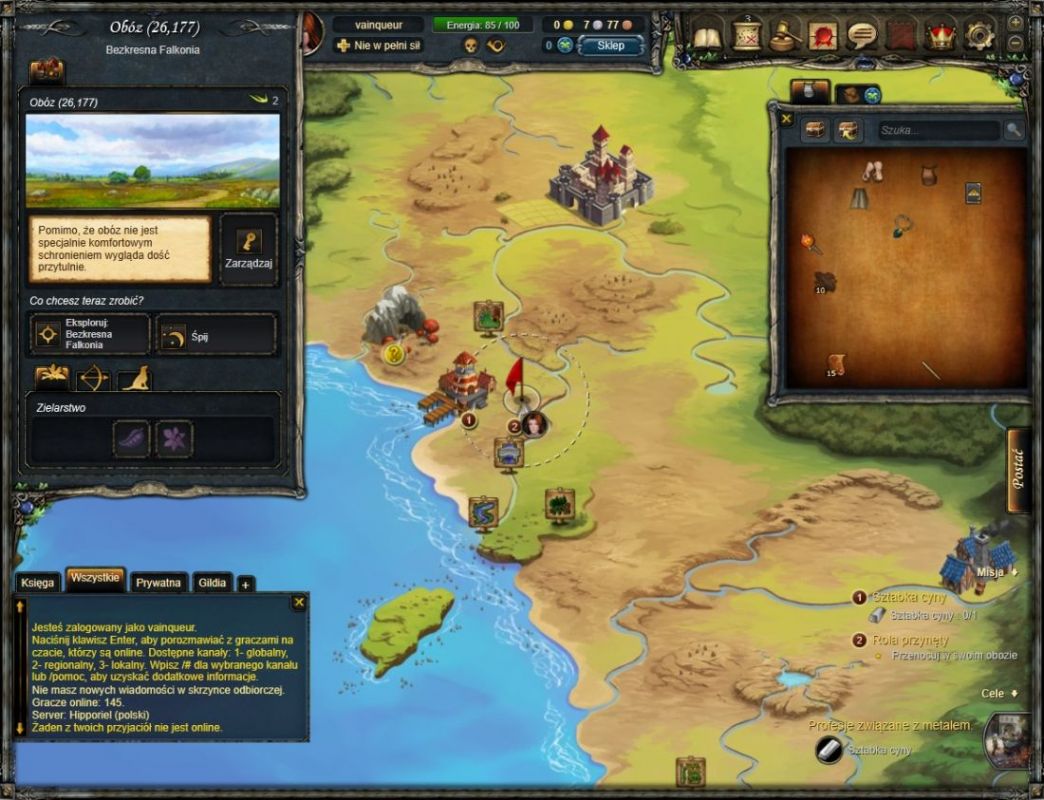Click the Zarządzaj key button
Image resolution: width=1044 pixels, height=800 pixels.
pyautogui.click(x=249, y=249)
